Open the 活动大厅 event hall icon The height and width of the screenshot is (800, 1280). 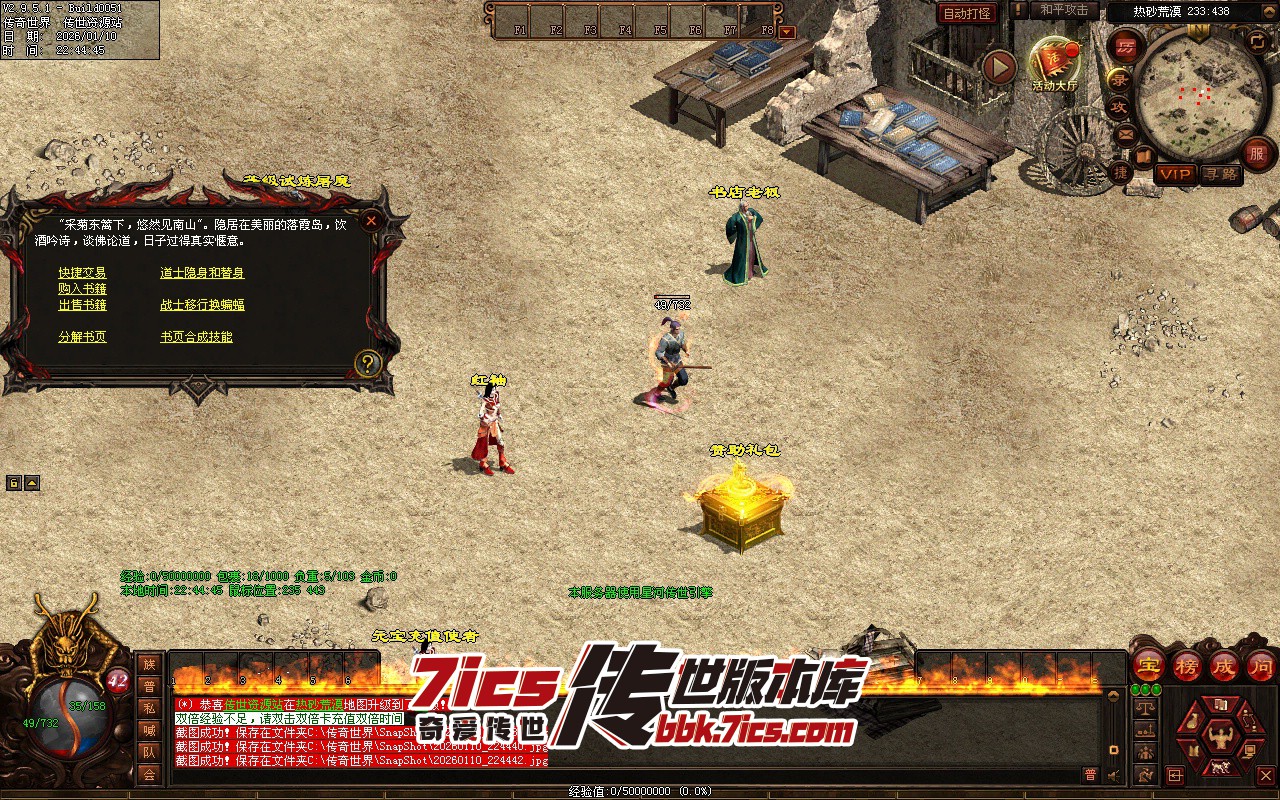point(1054,62)
